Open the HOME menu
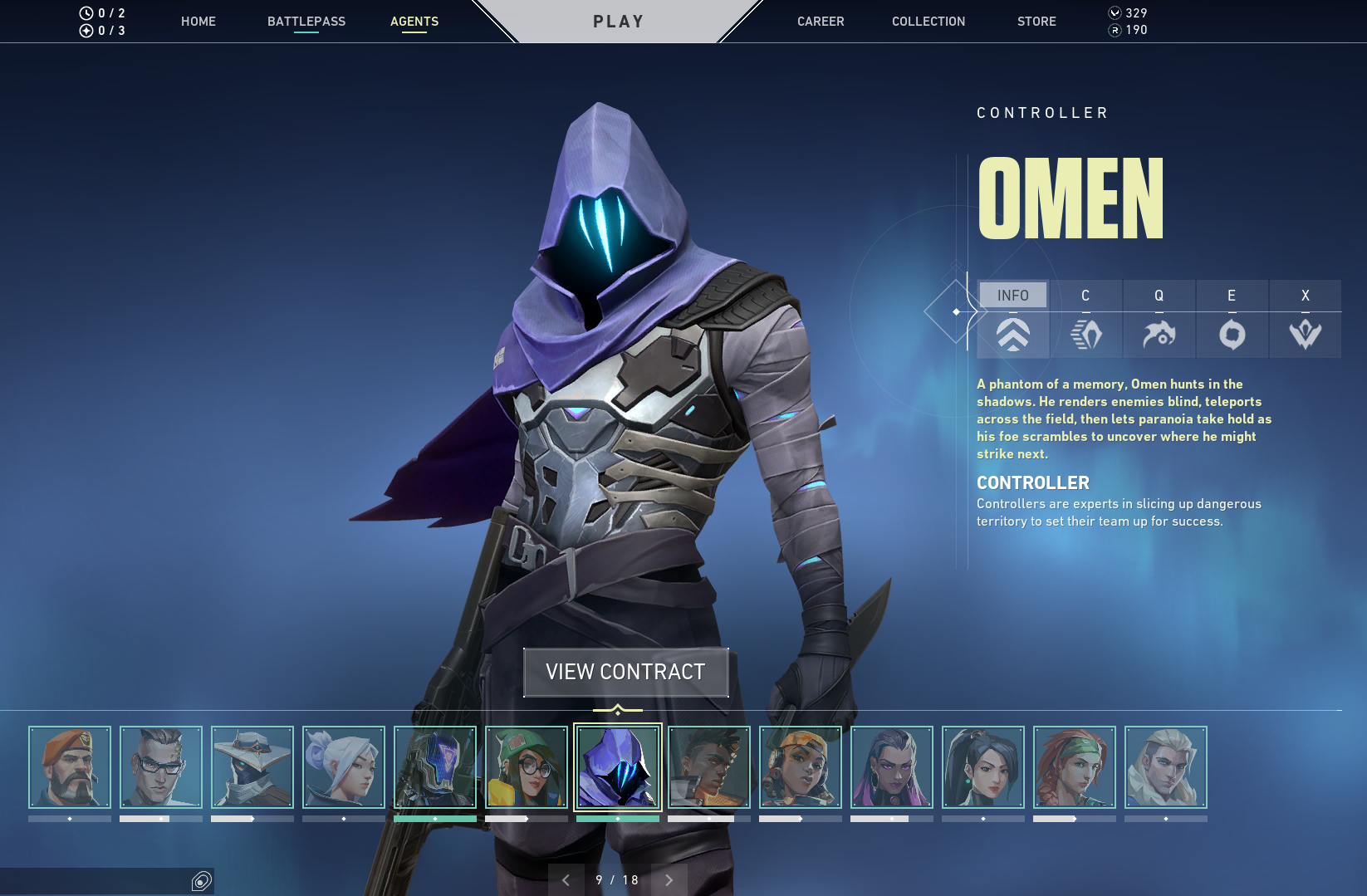The image size is (1367, 896). click(198, 22)
